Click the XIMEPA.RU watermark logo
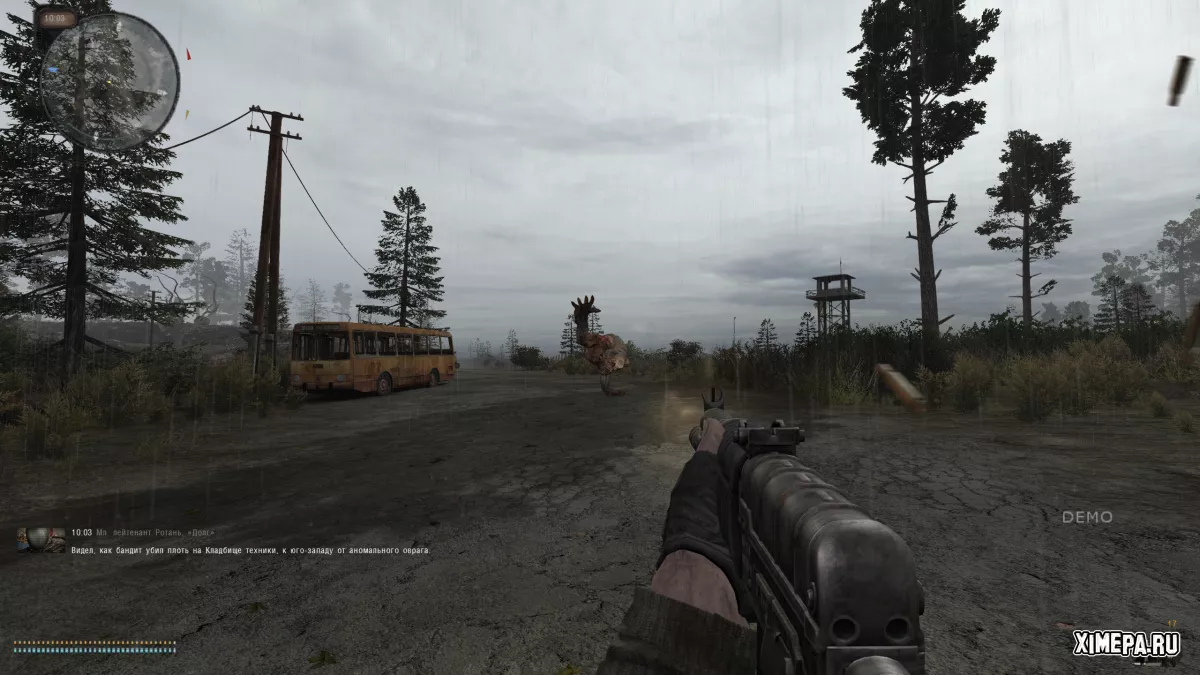Viewport: 1200px width, 675px height. 1126,644
